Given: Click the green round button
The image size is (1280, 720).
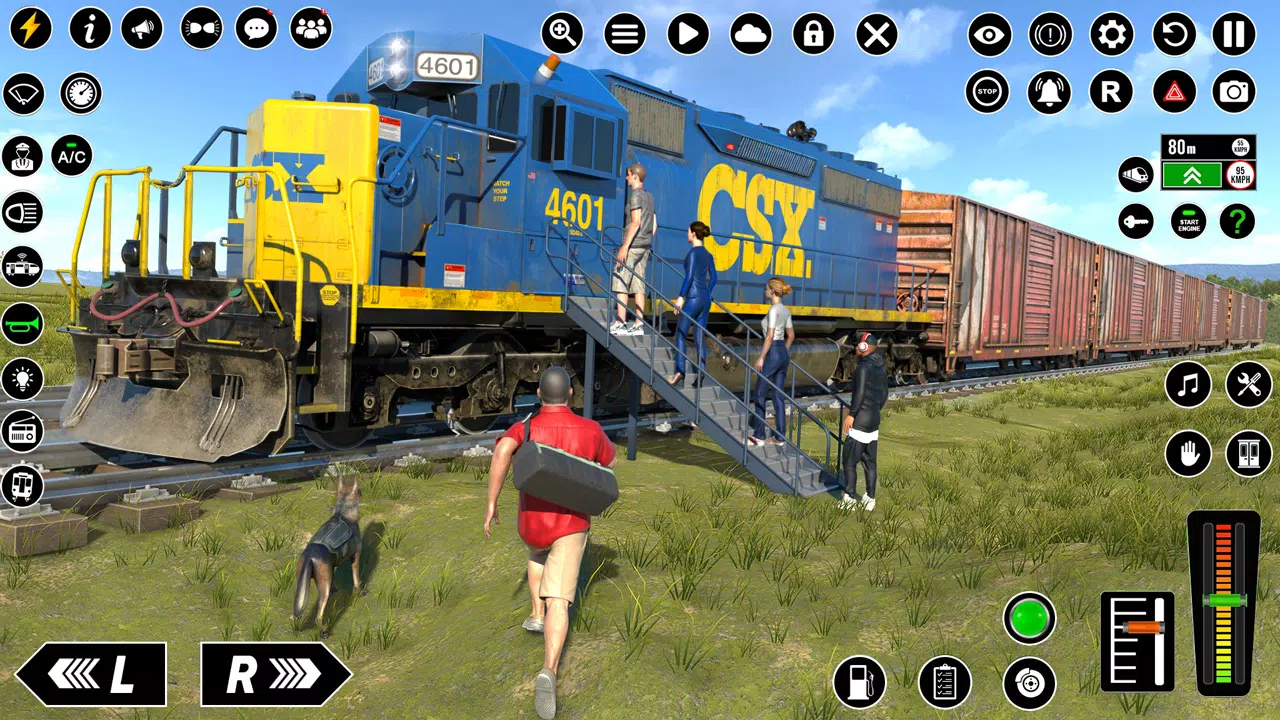Looking at the screenshot, I should [1030, 618].
